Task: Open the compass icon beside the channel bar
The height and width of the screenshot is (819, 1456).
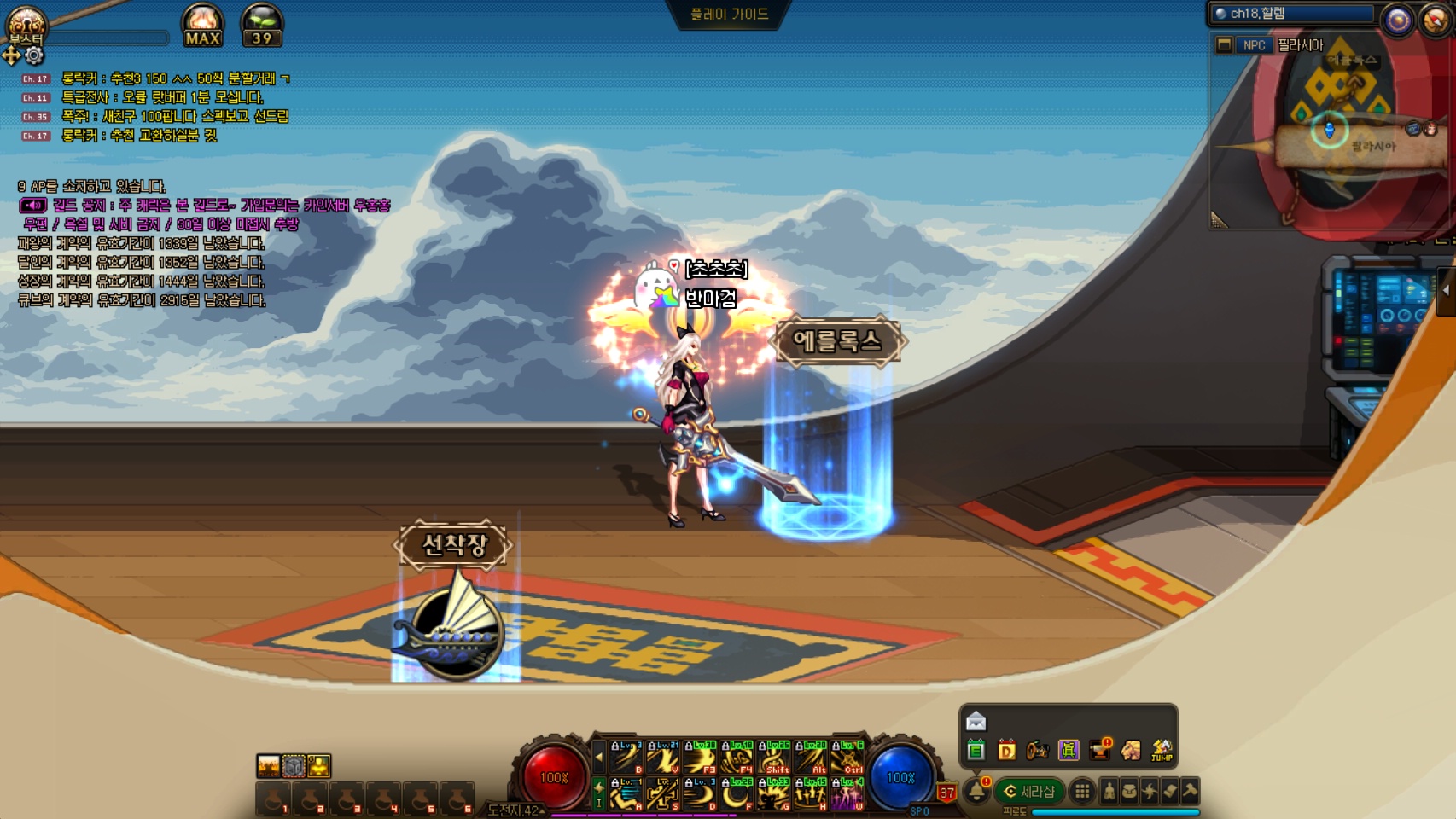Action: tap(1398, 20)
